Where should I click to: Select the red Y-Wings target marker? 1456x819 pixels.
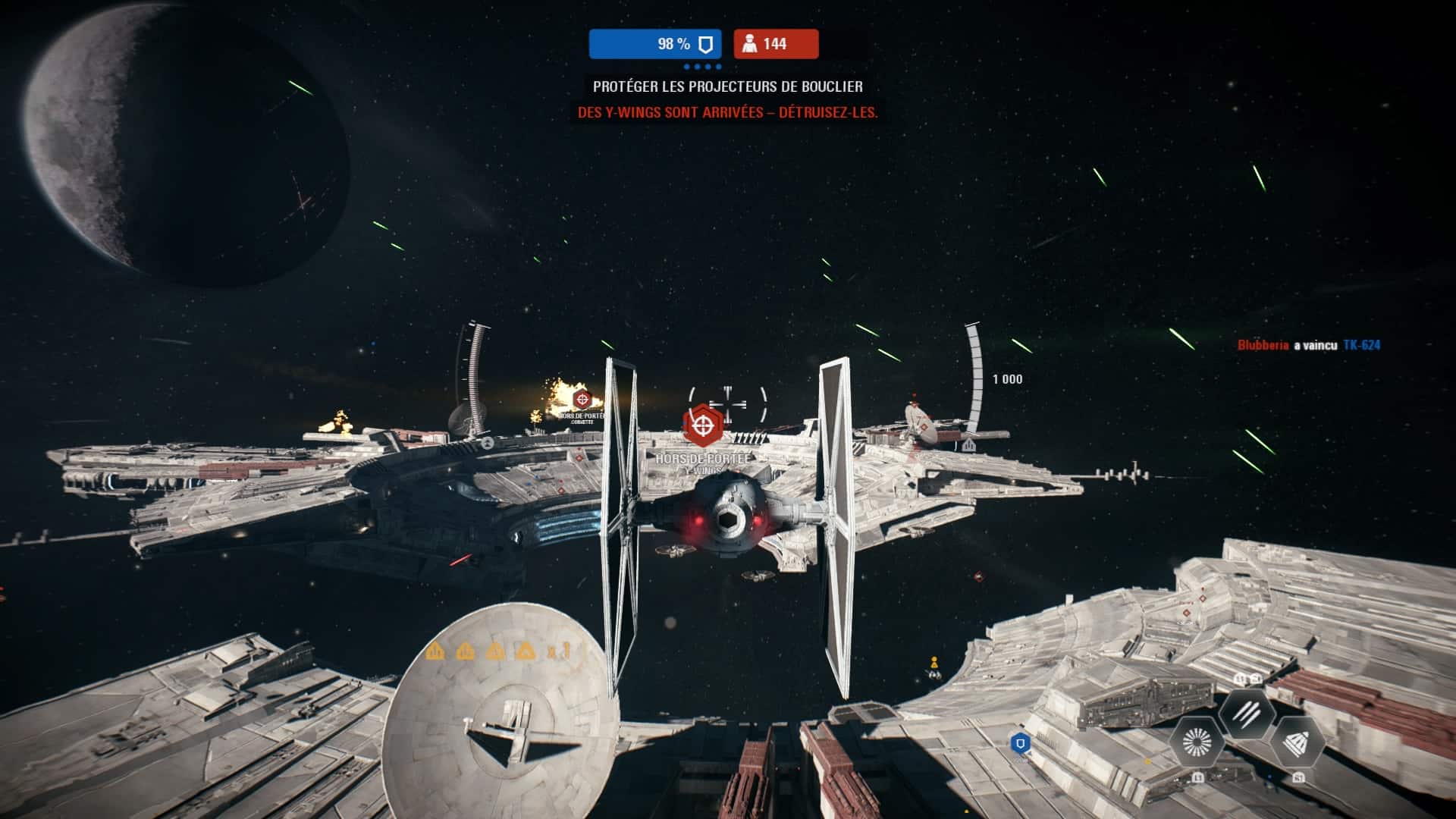coord(702,426)
